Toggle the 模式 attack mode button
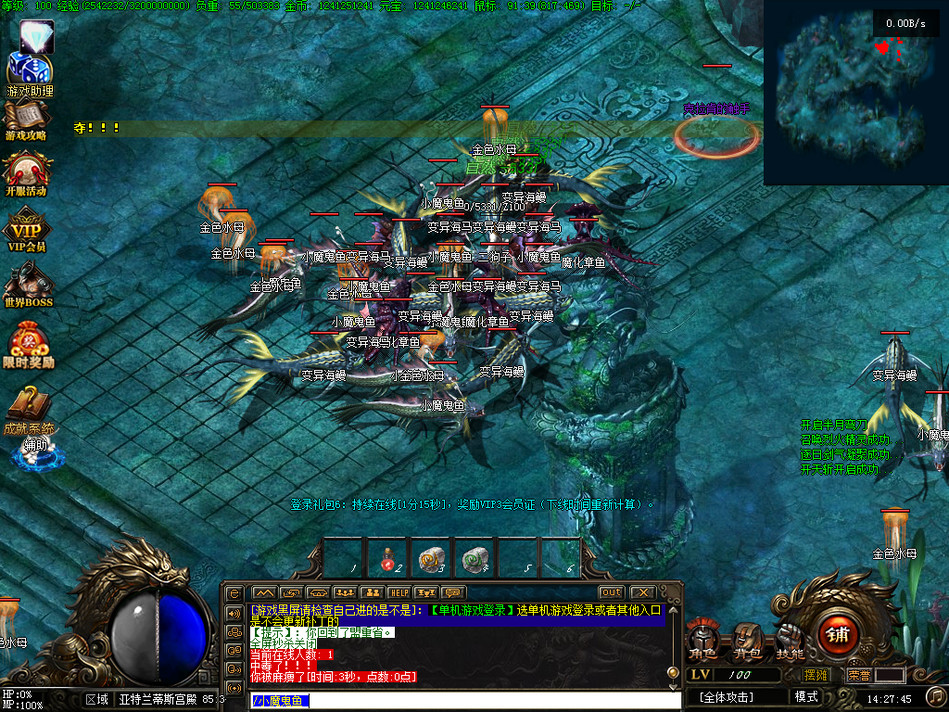 coord(806,697)
